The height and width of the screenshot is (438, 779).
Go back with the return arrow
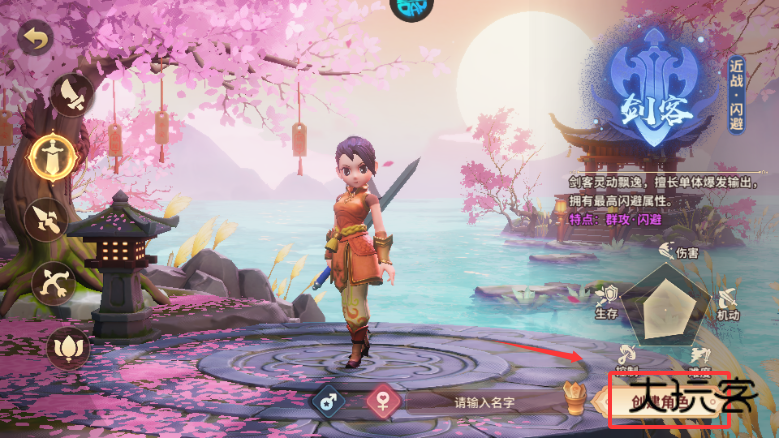click(x=37, y=40)
